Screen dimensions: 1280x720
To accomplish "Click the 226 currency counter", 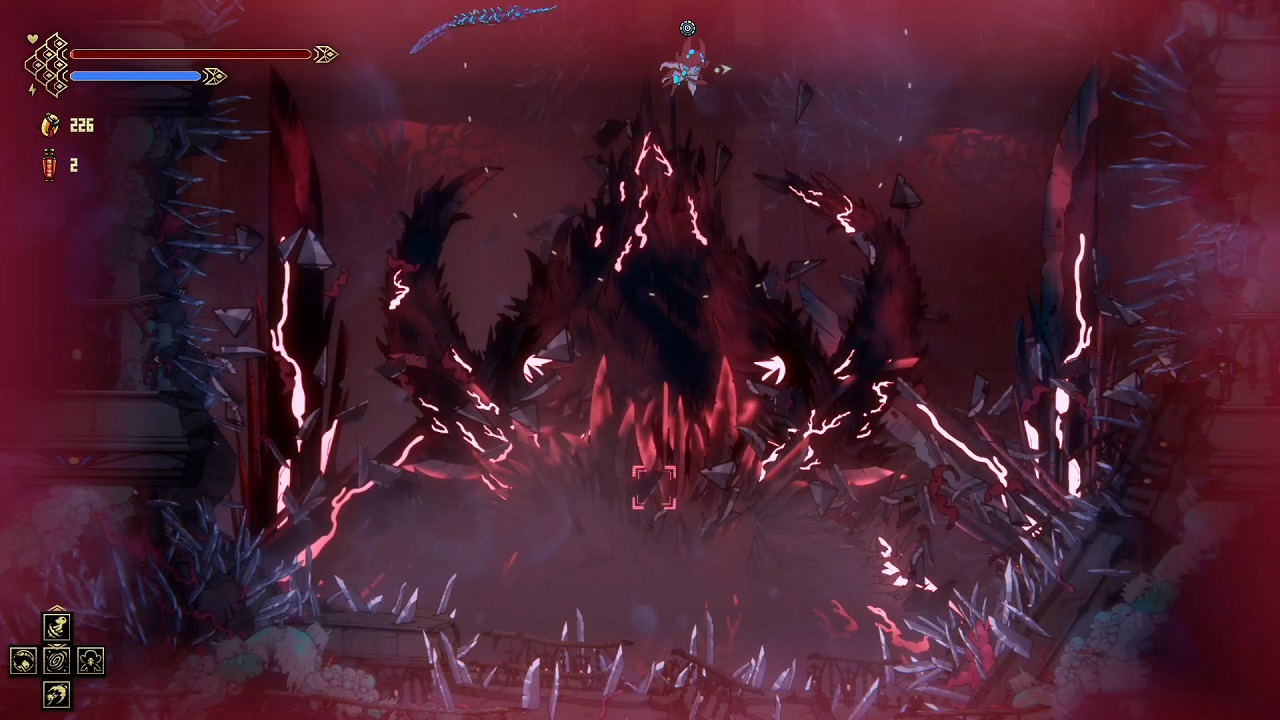I will click(x=80, y=125).
